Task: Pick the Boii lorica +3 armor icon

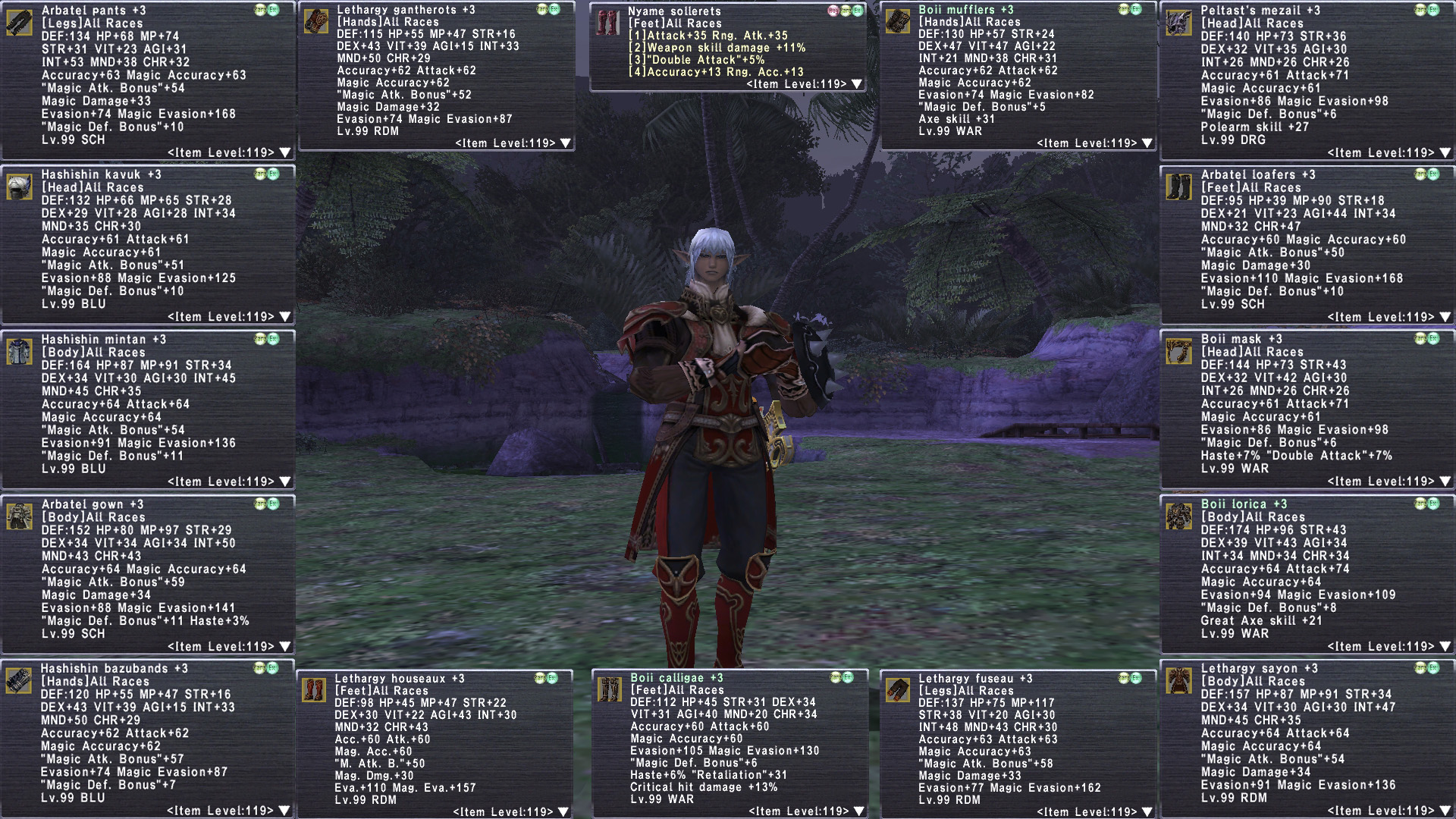Action: [1178, 516]
